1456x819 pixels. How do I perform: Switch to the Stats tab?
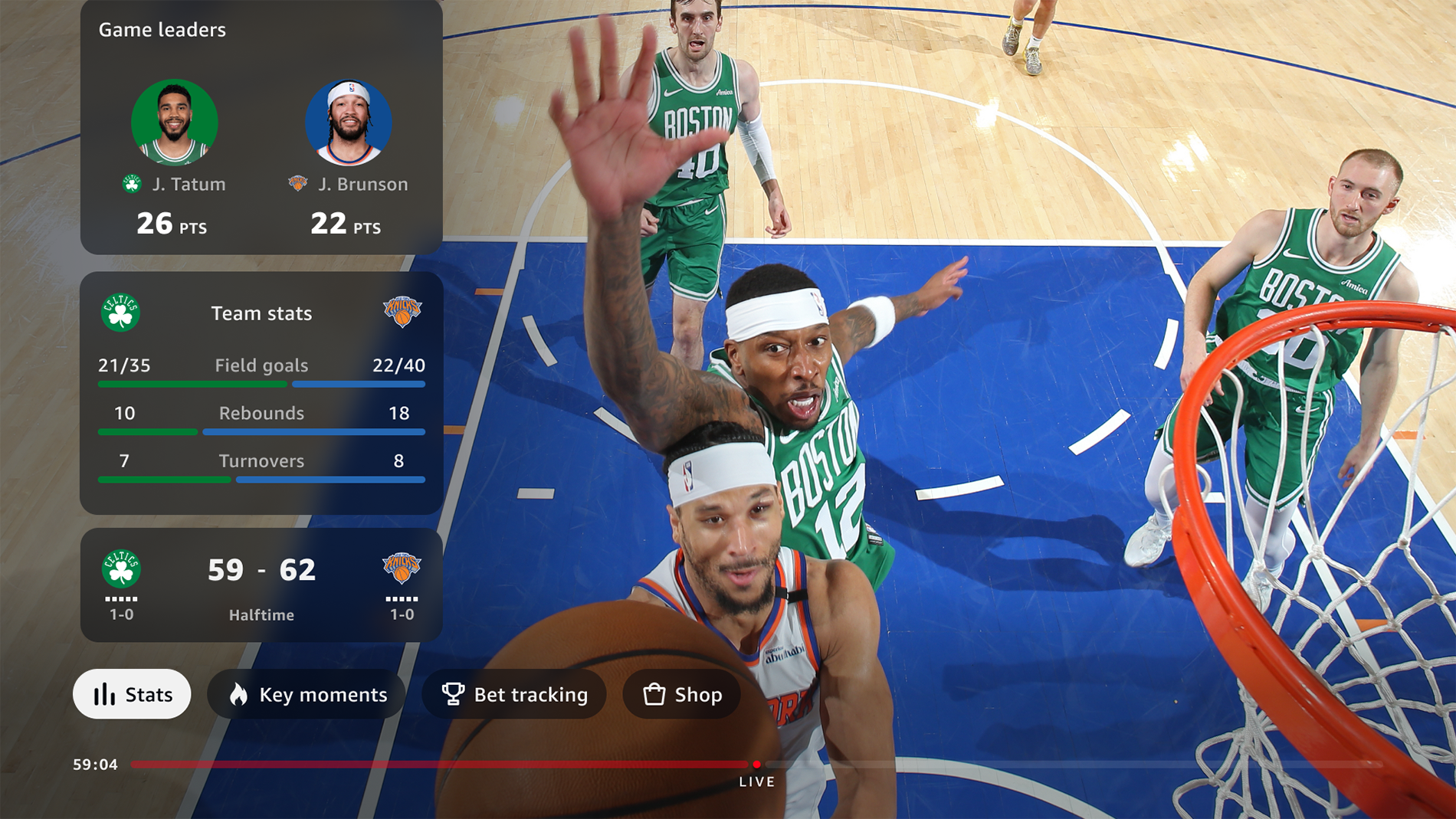pos(132,694)
